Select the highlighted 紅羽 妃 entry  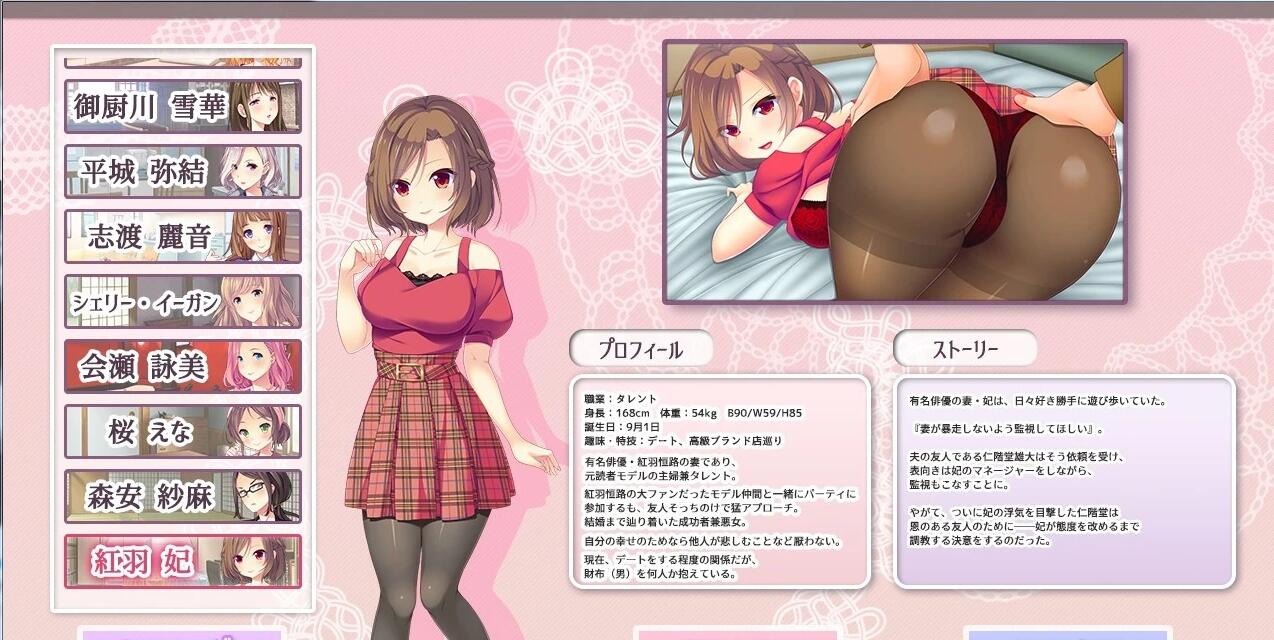click(x=183, y=561)
